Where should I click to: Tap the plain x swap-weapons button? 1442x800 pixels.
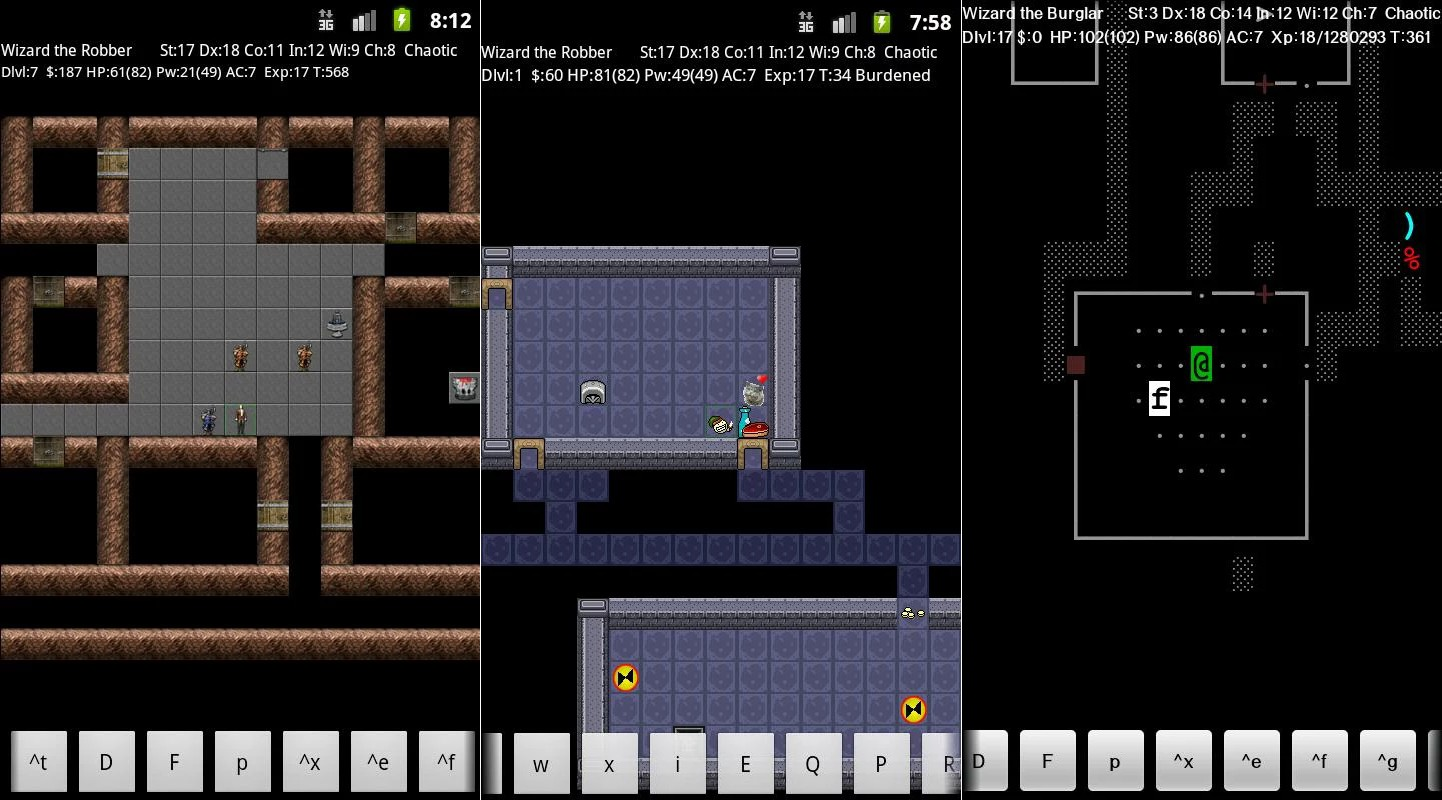point(609,765)
